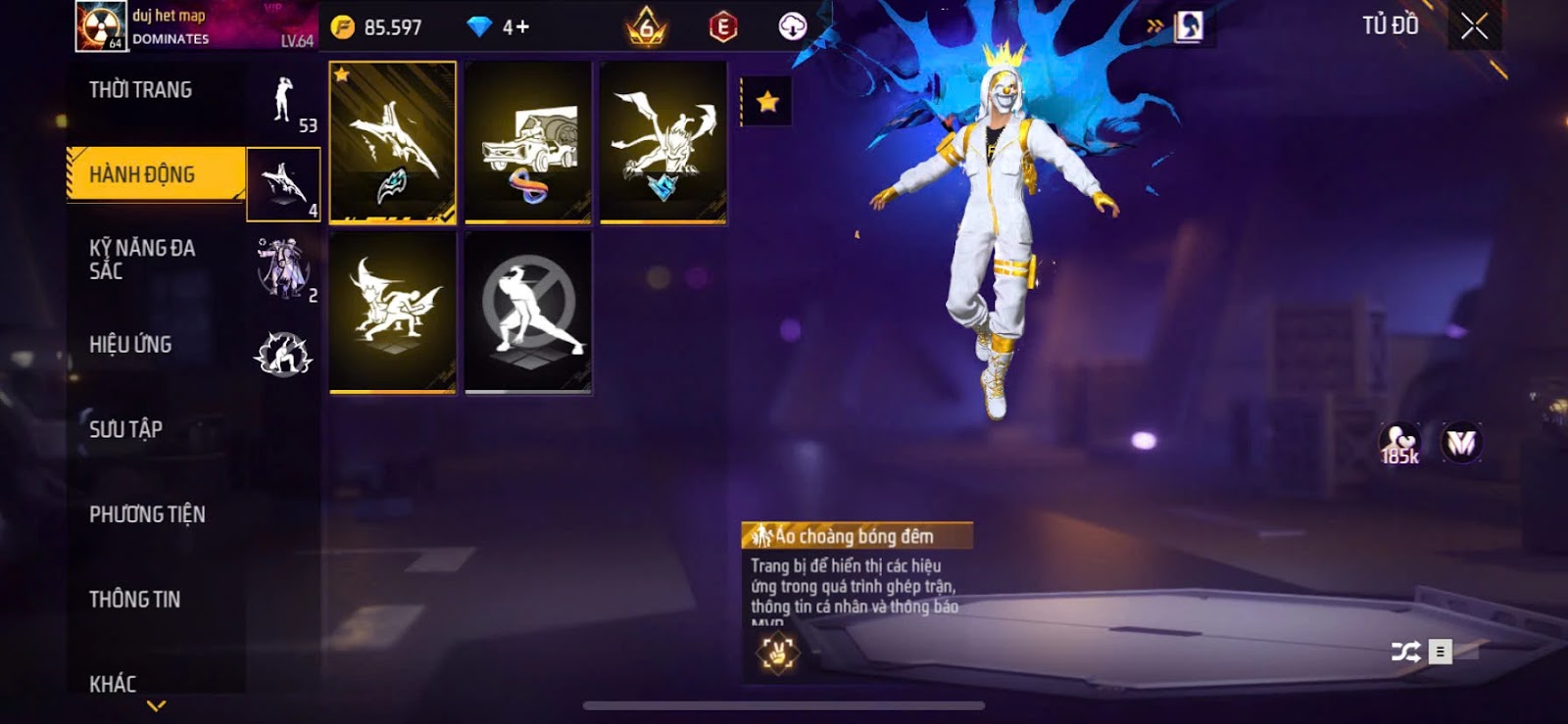Toggle the shuffle randomize button
This screenshot has width=1568, height=724.
click(1405, 652)
